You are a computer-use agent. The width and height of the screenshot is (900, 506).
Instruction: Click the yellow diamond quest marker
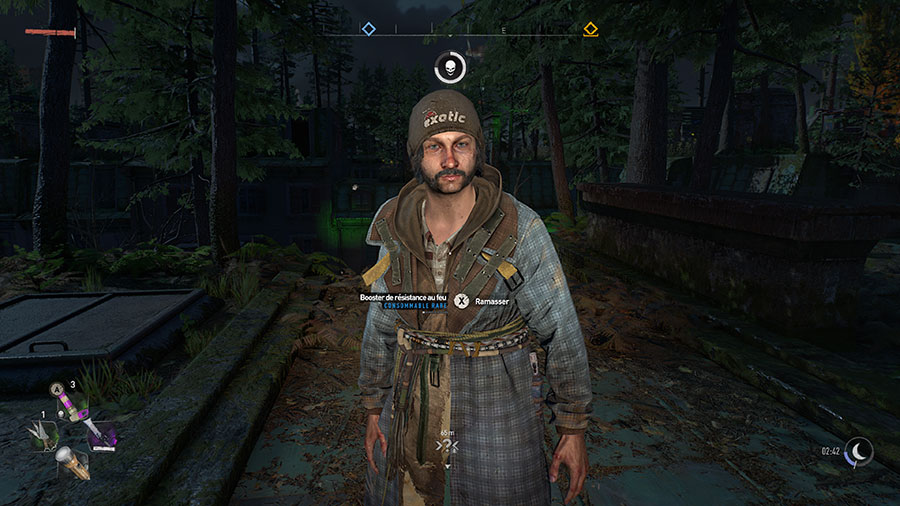point(590,29)
